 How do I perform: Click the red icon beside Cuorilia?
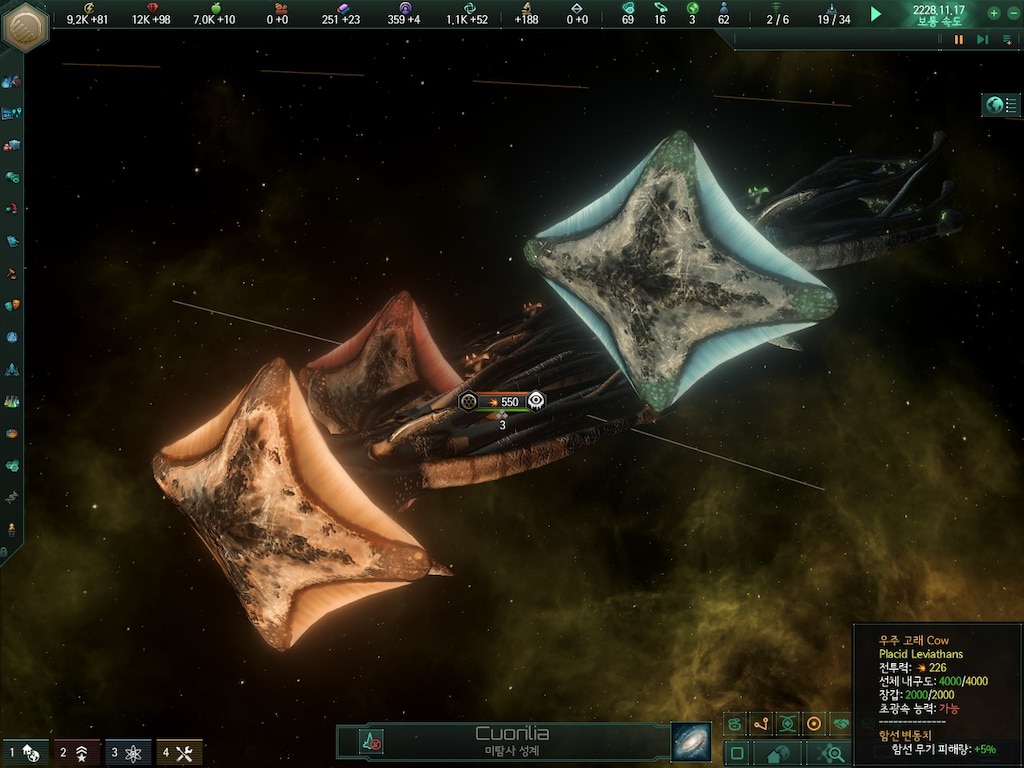371,742
